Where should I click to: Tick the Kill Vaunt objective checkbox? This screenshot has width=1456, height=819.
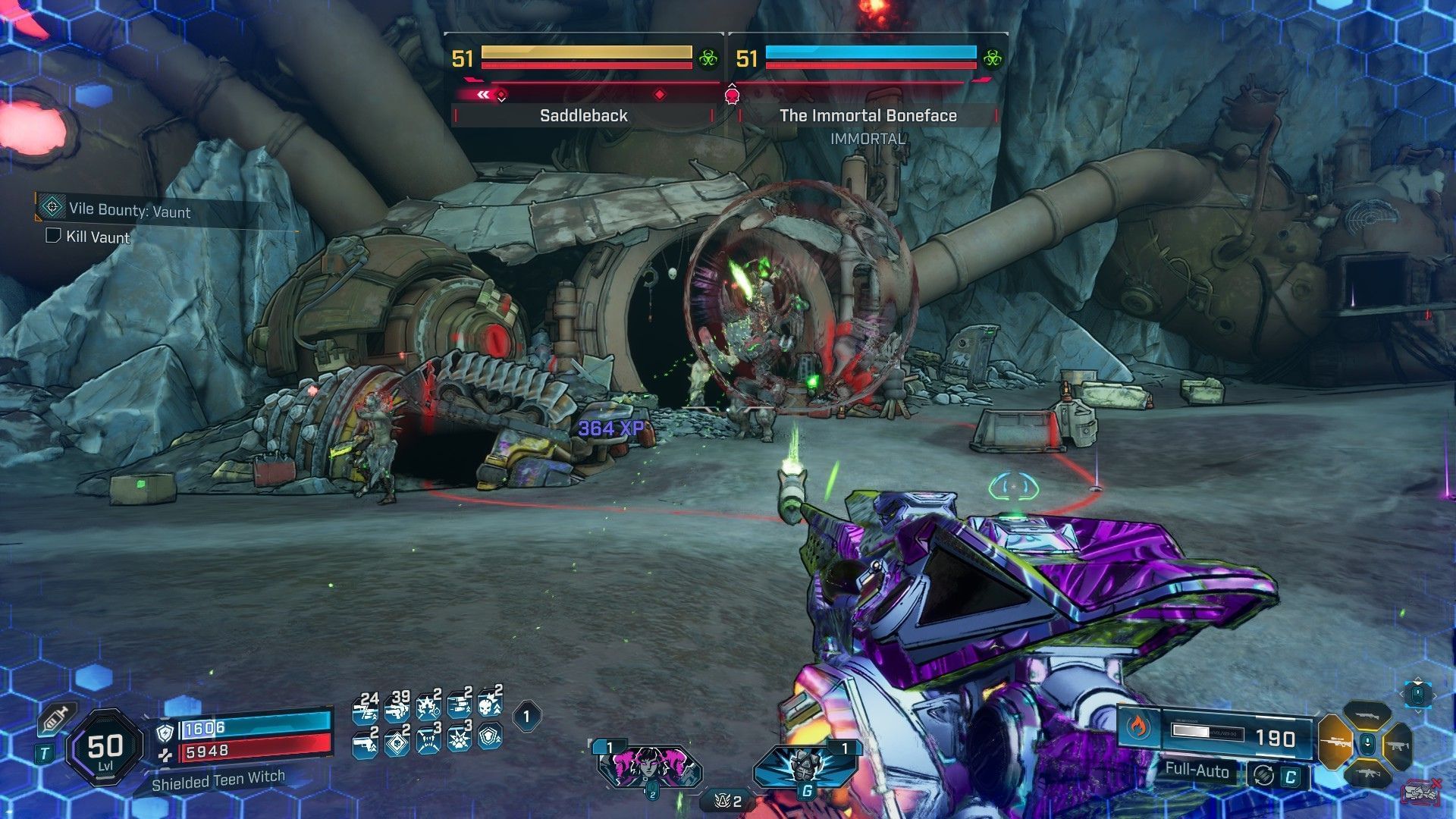point(53,236)
